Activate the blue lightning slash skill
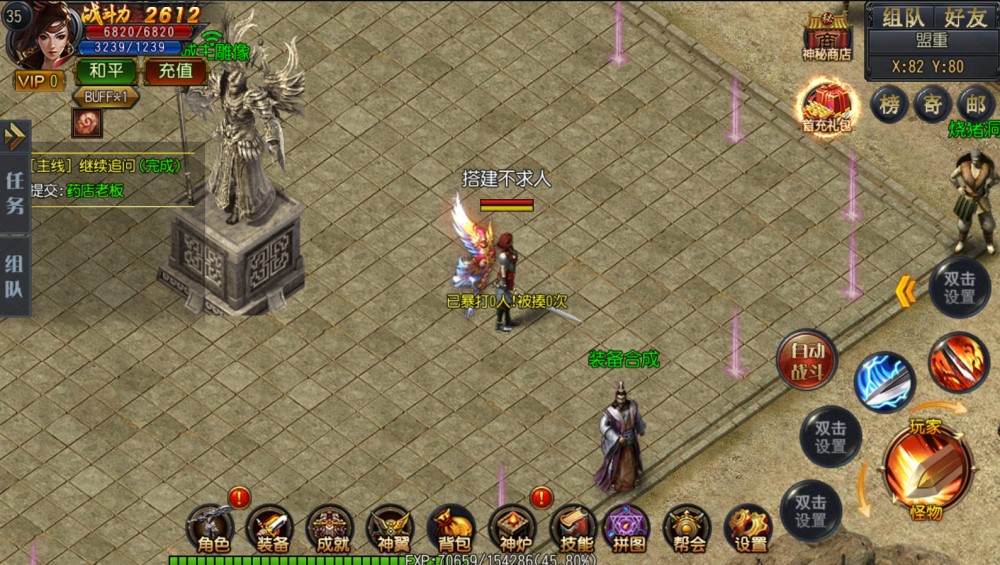 (884, 382)
